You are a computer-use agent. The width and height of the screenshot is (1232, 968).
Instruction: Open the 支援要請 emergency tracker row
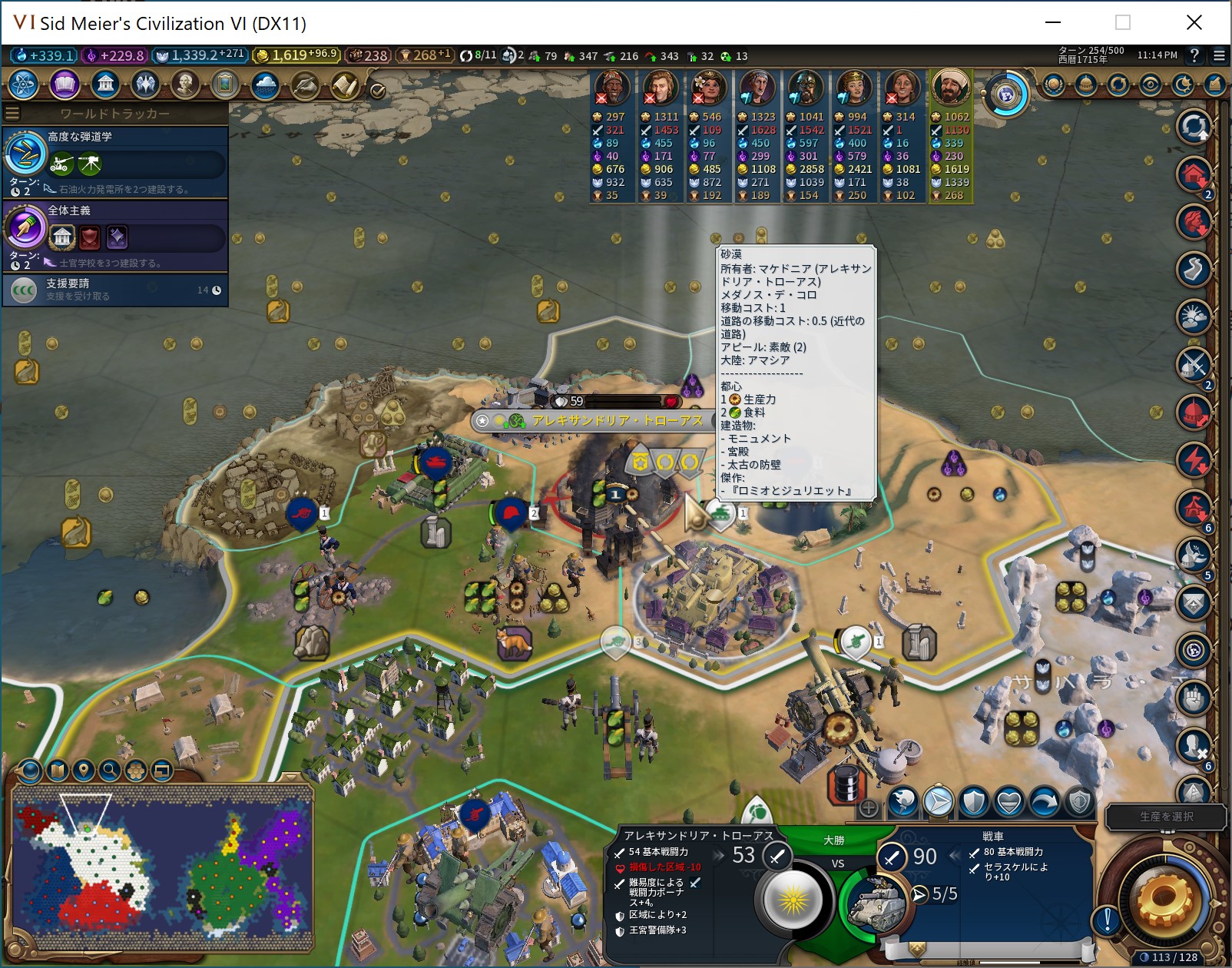[115, 290]
